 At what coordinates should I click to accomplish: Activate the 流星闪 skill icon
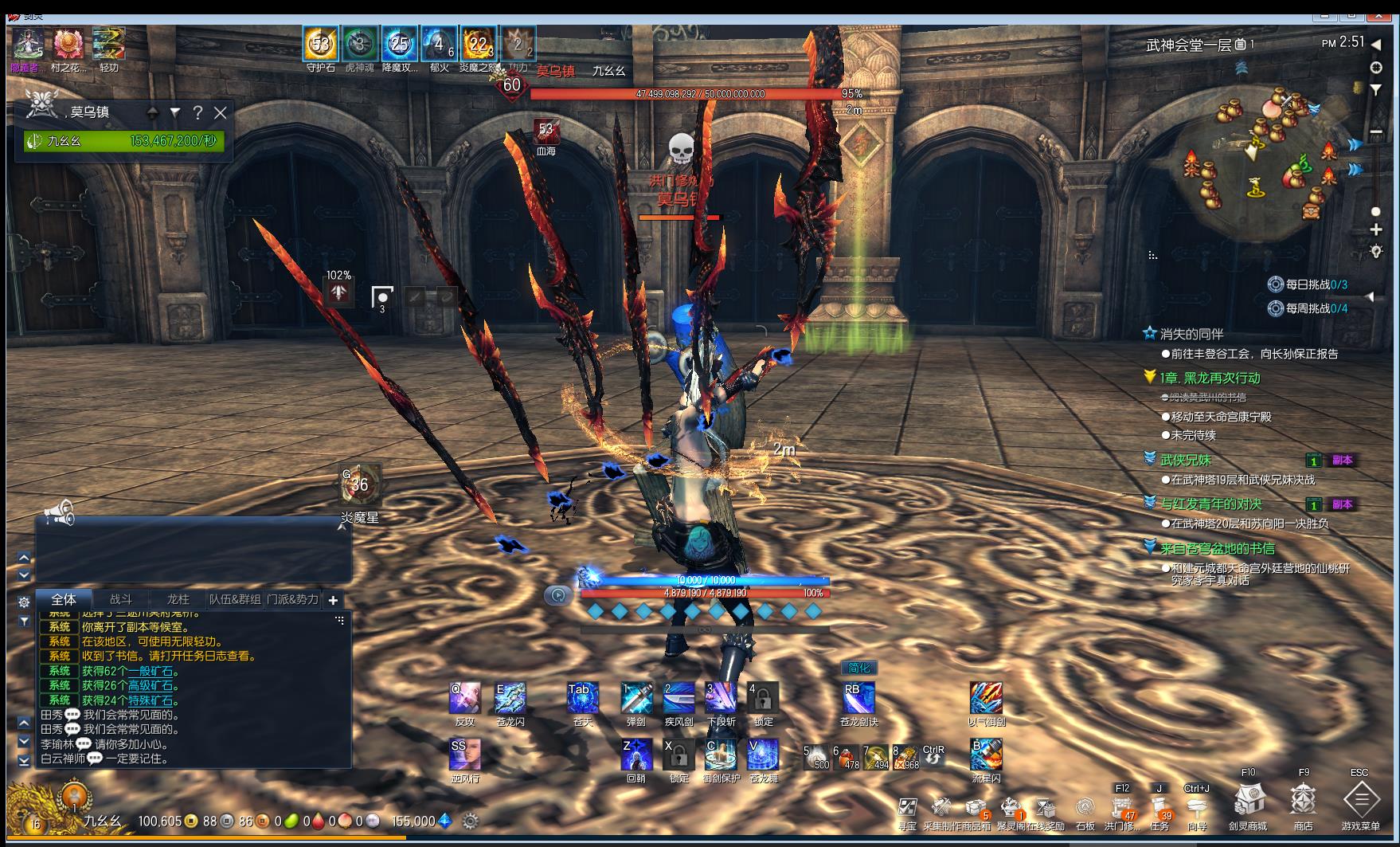pyautogui.click(x=986, y=755)
